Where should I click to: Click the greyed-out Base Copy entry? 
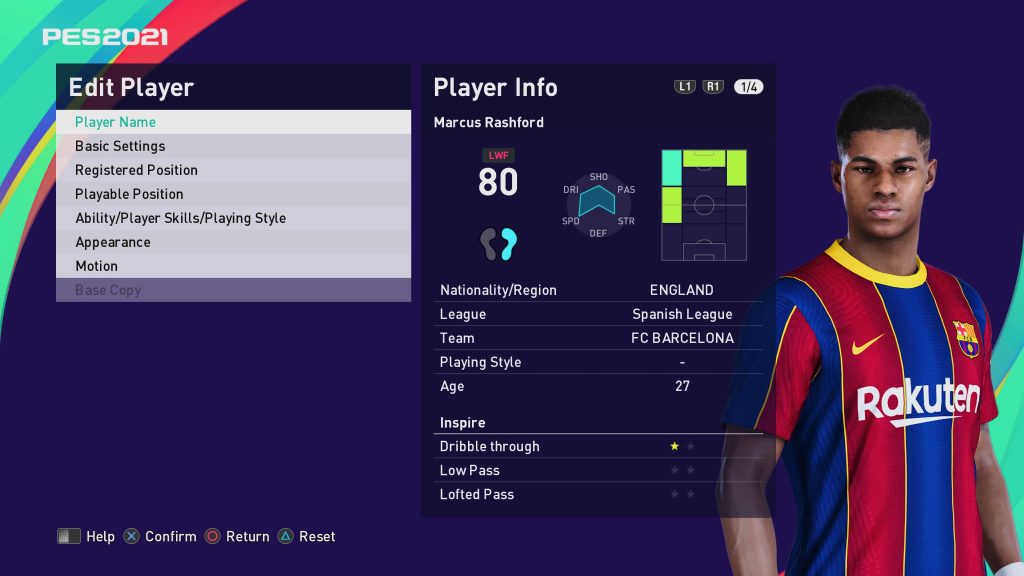(233, 290)
